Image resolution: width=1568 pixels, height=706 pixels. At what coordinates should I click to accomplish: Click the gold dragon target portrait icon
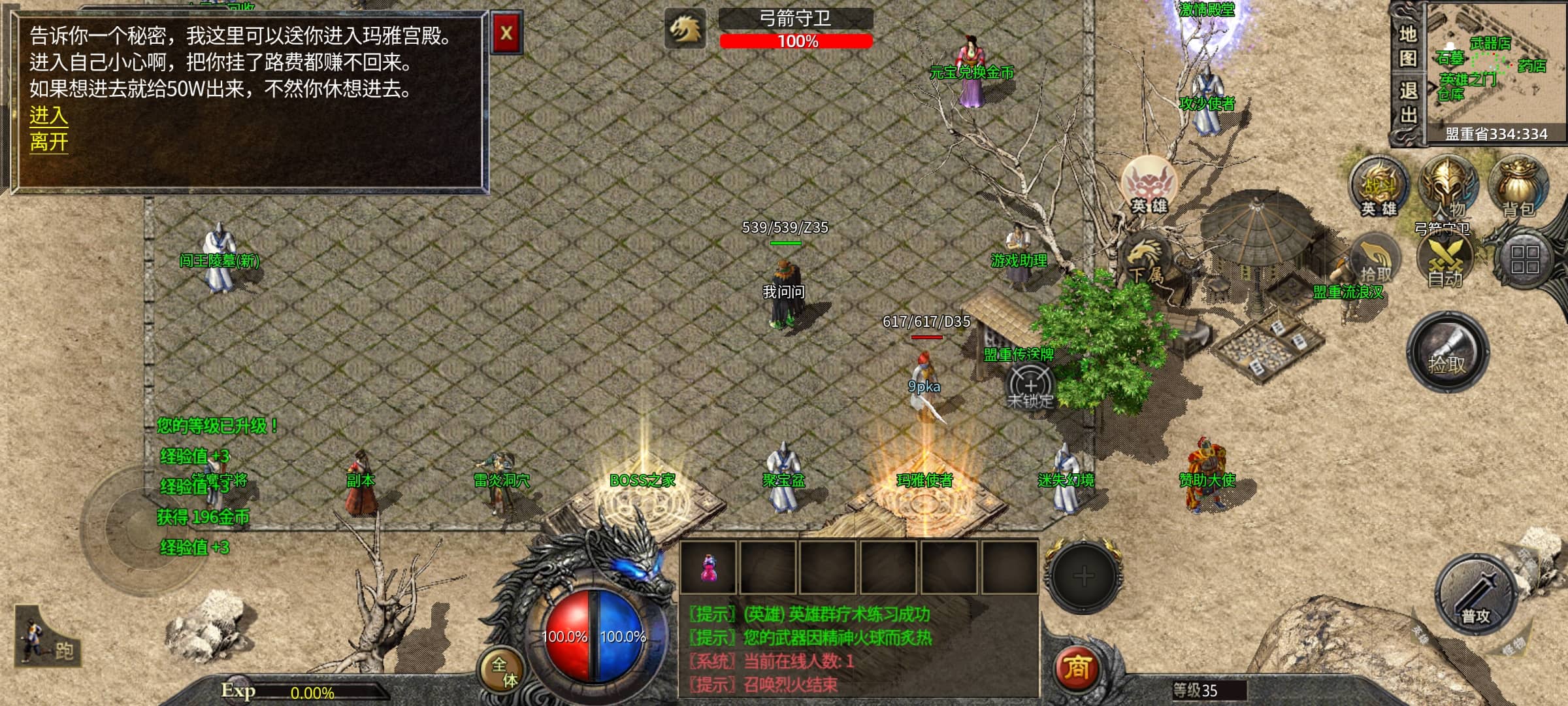(685, 29)
